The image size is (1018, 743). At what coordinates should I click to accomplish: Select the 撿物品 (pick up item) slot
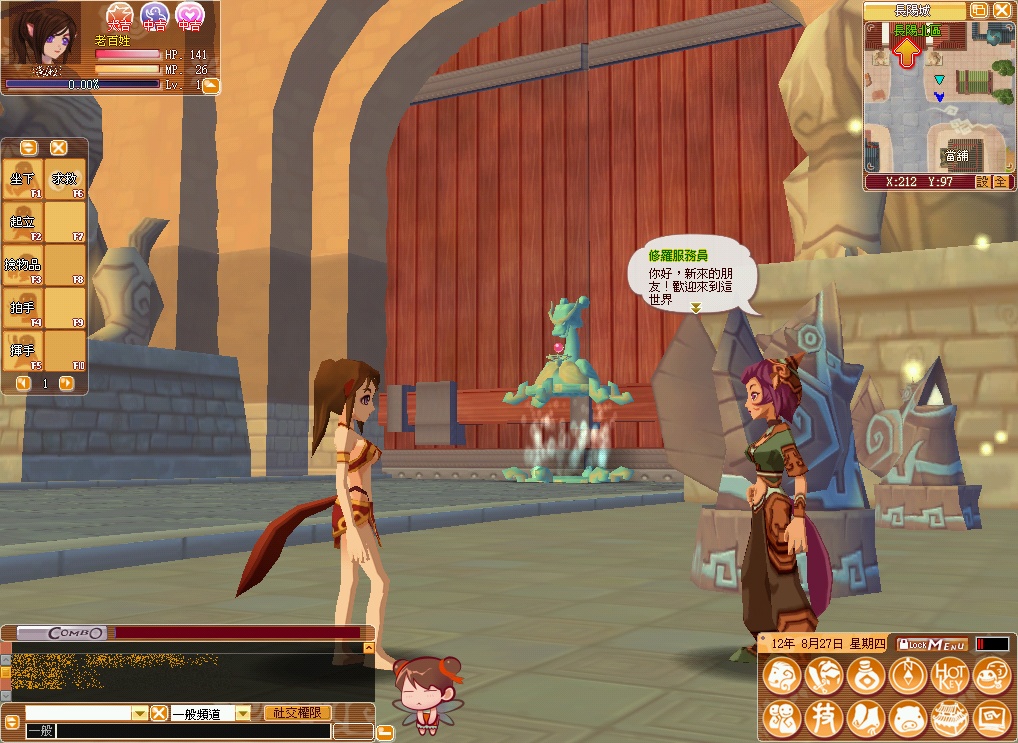[23, 265]
